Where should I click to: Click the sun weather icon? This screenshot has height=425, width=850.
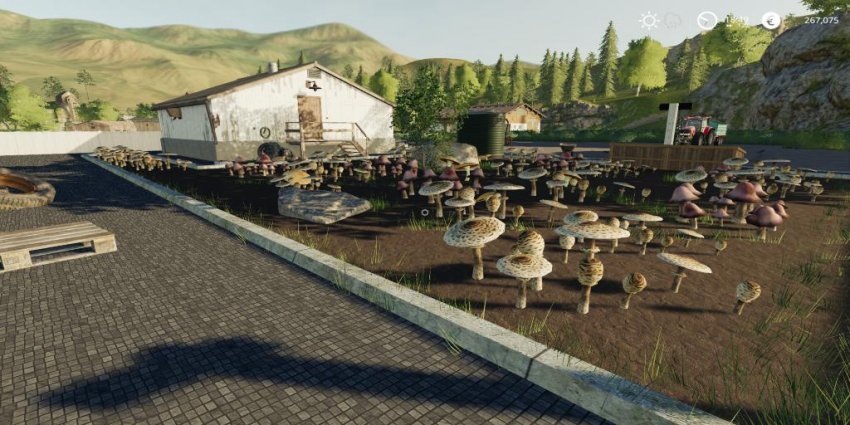click(x=649, y=20)
